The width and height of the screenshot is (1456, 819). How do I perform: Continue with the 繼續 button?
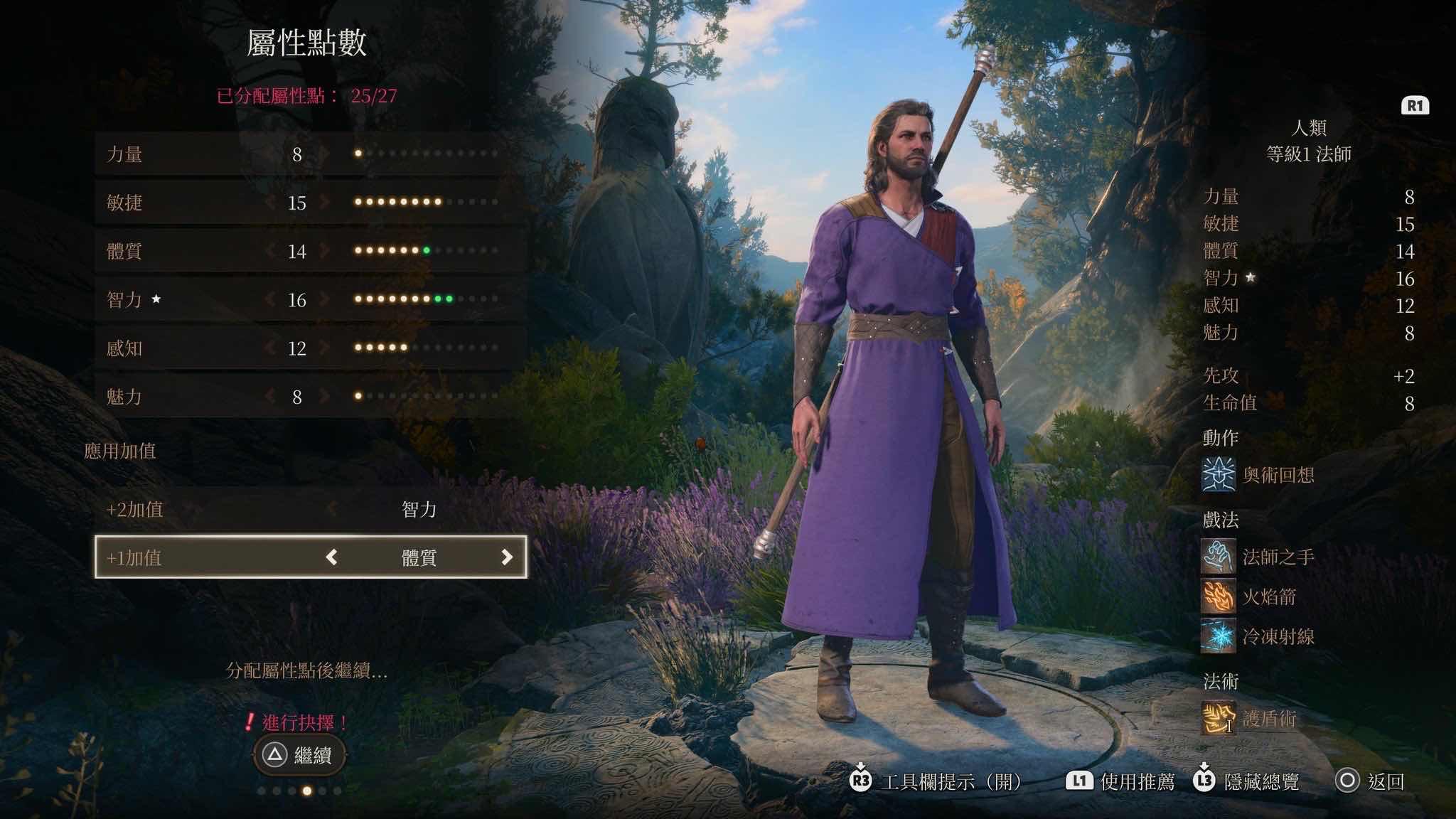coord(300,755)
